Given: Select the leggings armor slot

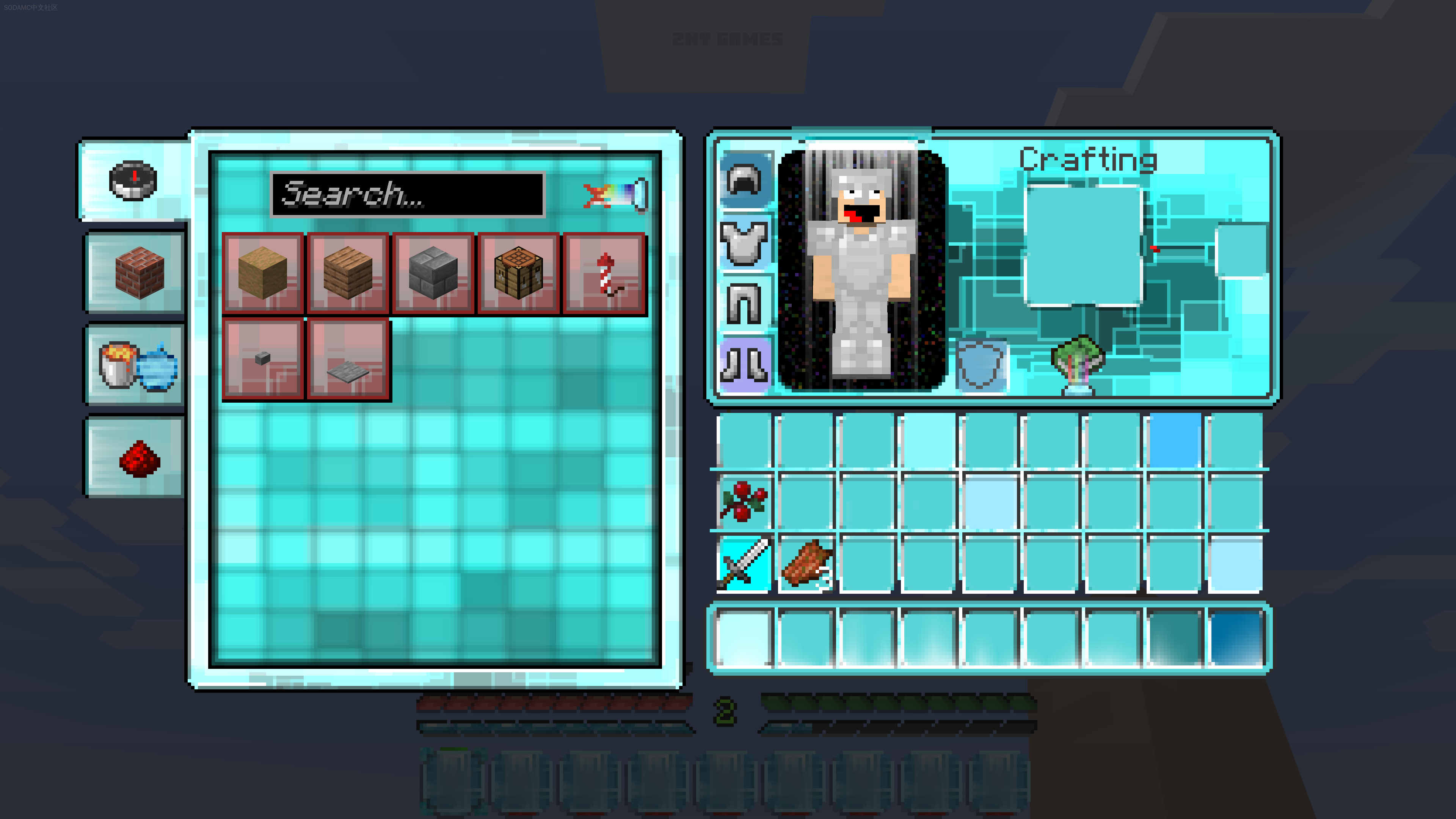Looking at the screenshot, I should coord(745,304).
